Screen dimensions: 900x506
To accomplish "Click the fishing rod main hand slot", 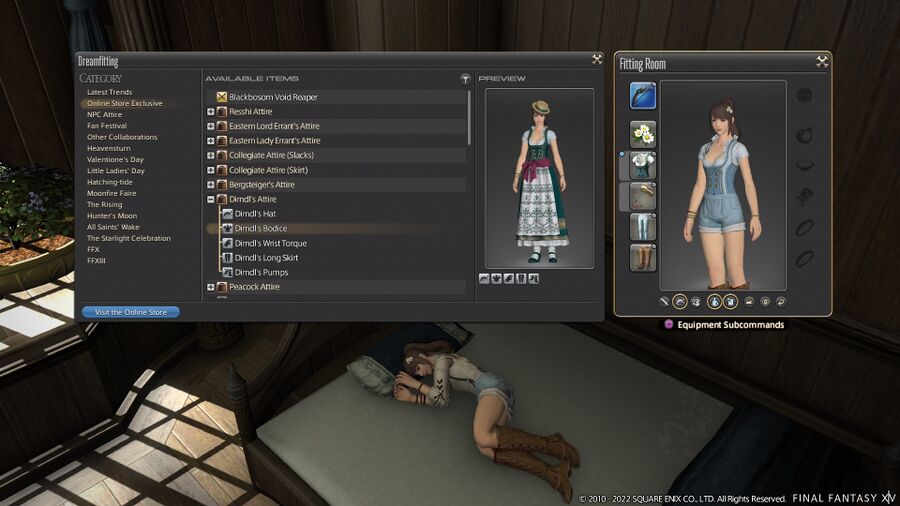I will (642, 96).
